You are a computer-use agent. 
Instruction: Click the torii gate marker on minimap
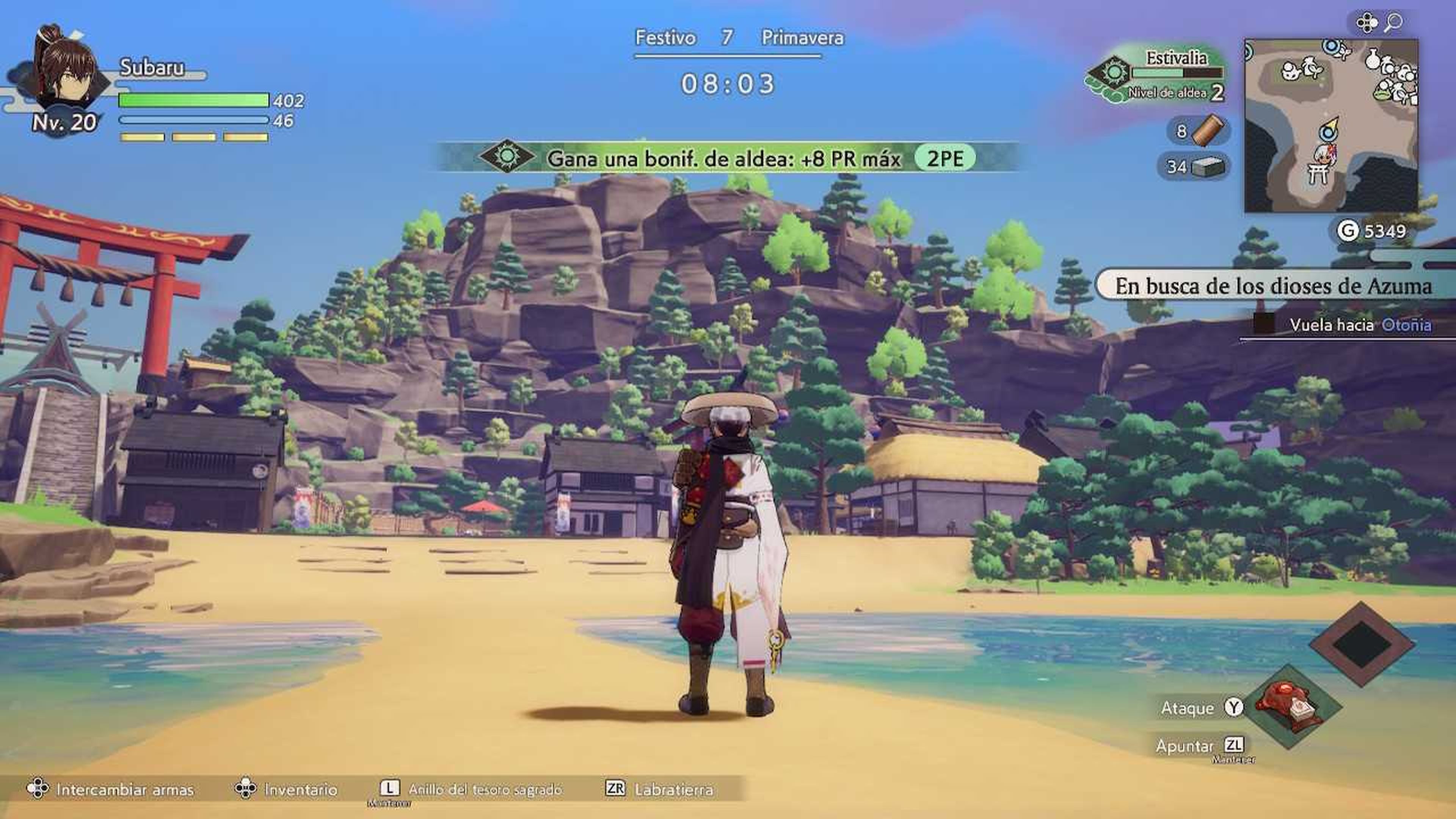click(1318, 174)
